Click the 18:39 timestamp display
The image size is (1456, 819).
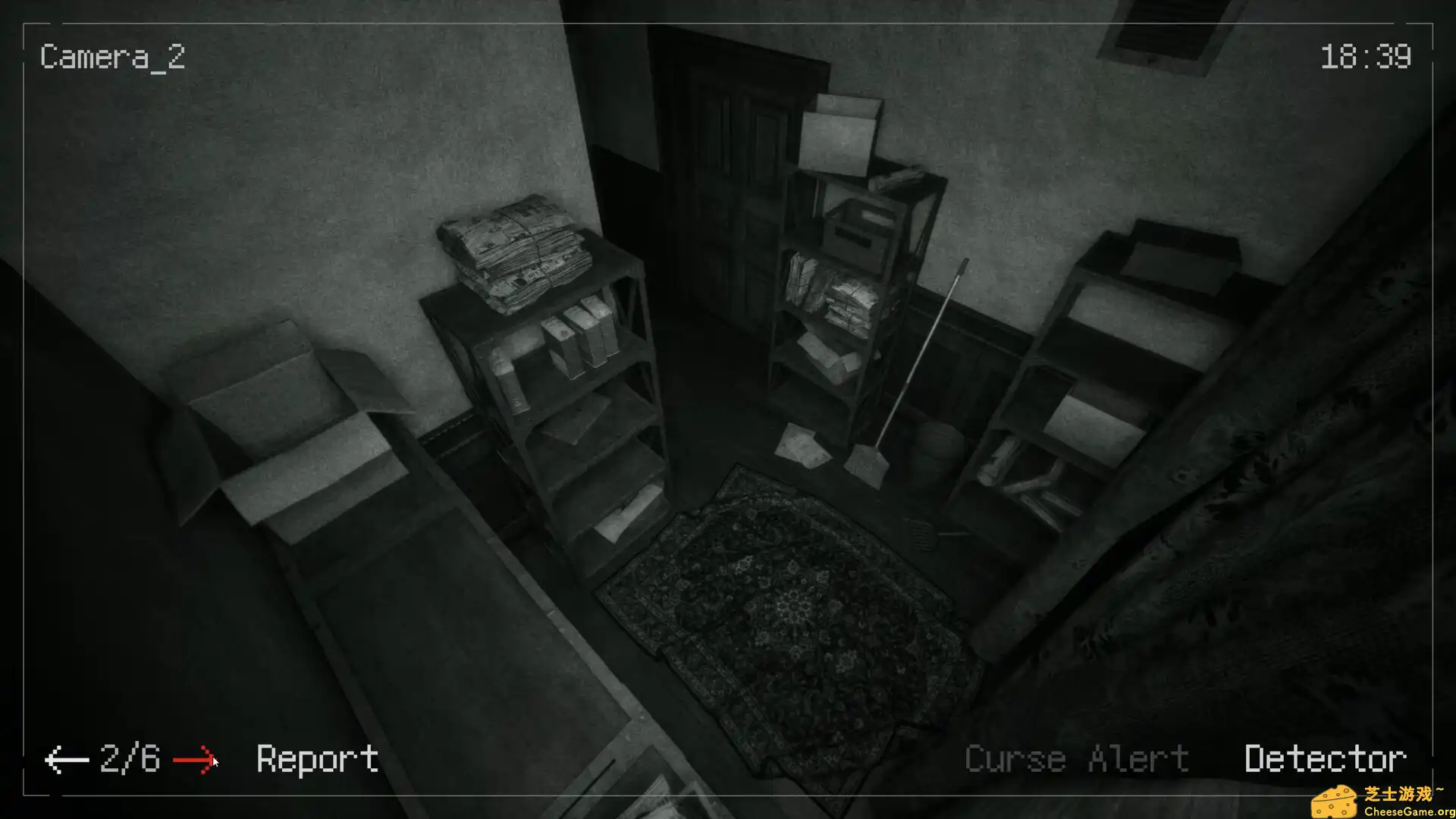[1365, 57]
